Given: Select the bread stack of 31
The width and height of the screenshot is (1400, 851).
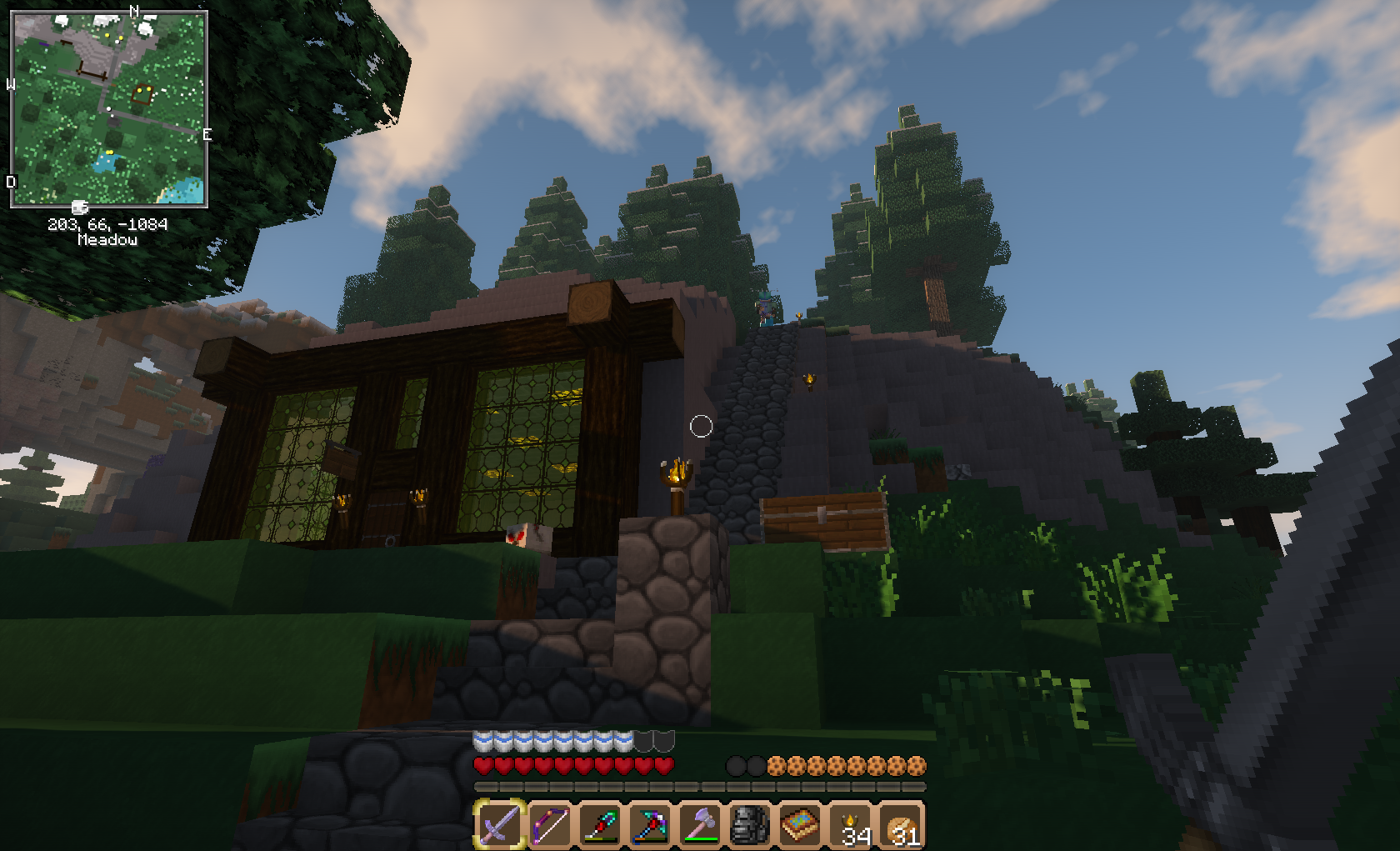Looking at the screenshot, I should click(901, 824).
